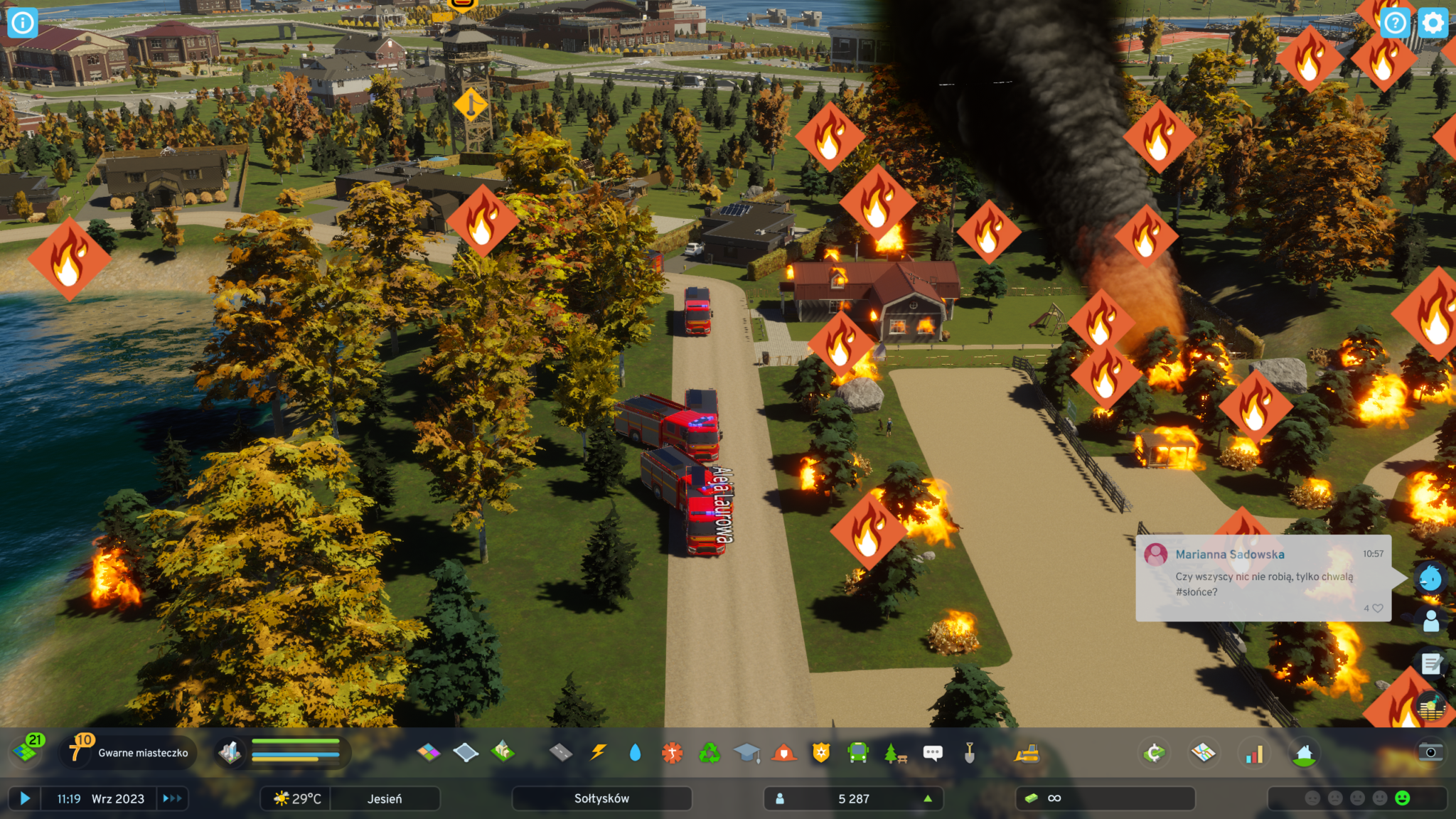Screen dimensions: 1456x819
Task: Open the Gwarne miasteczko milestone panel
Action: 130,752
